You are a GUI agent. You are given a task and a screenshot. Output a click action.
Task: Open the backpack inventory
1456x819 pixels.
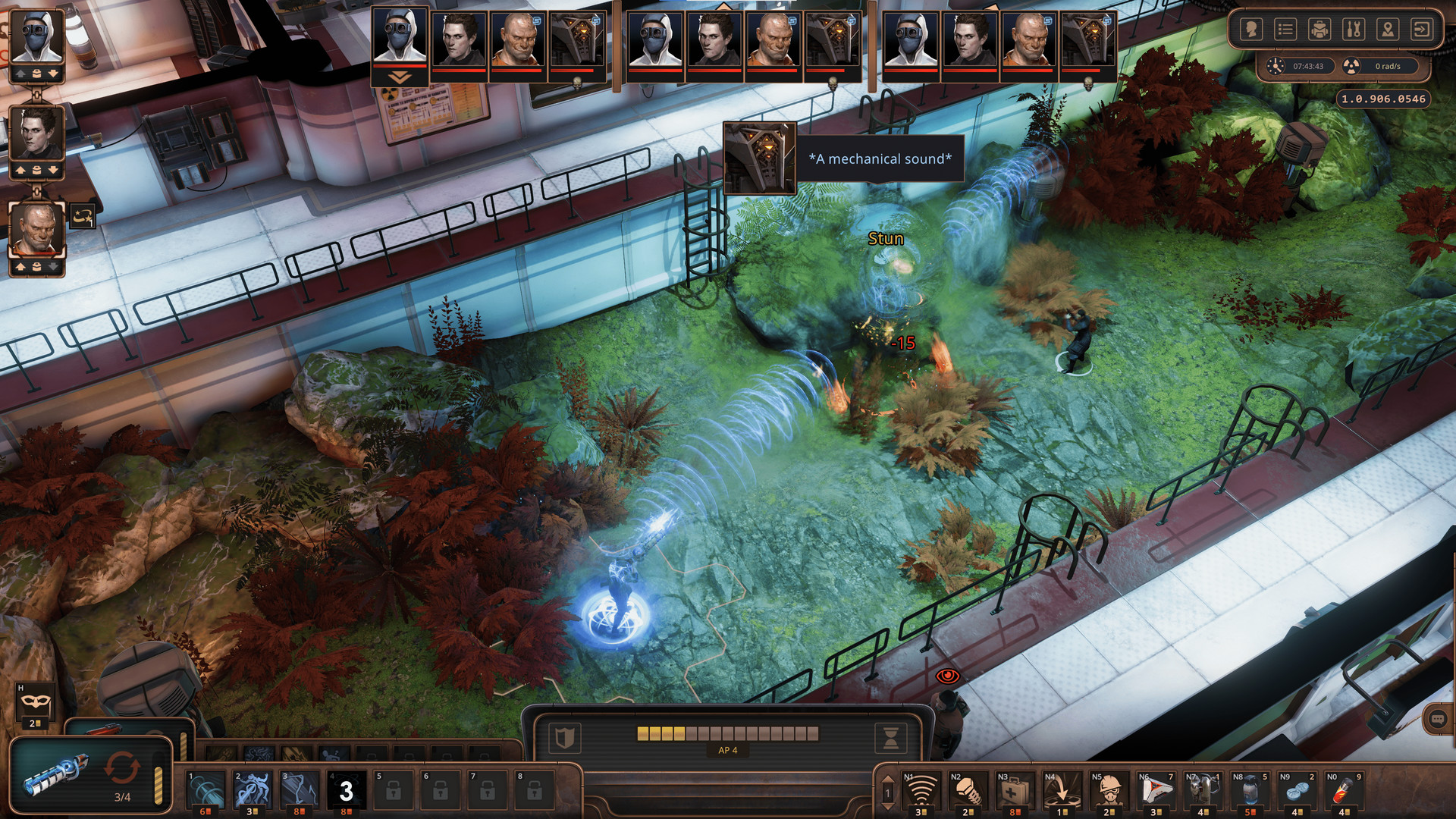[x=1319, y=29]
